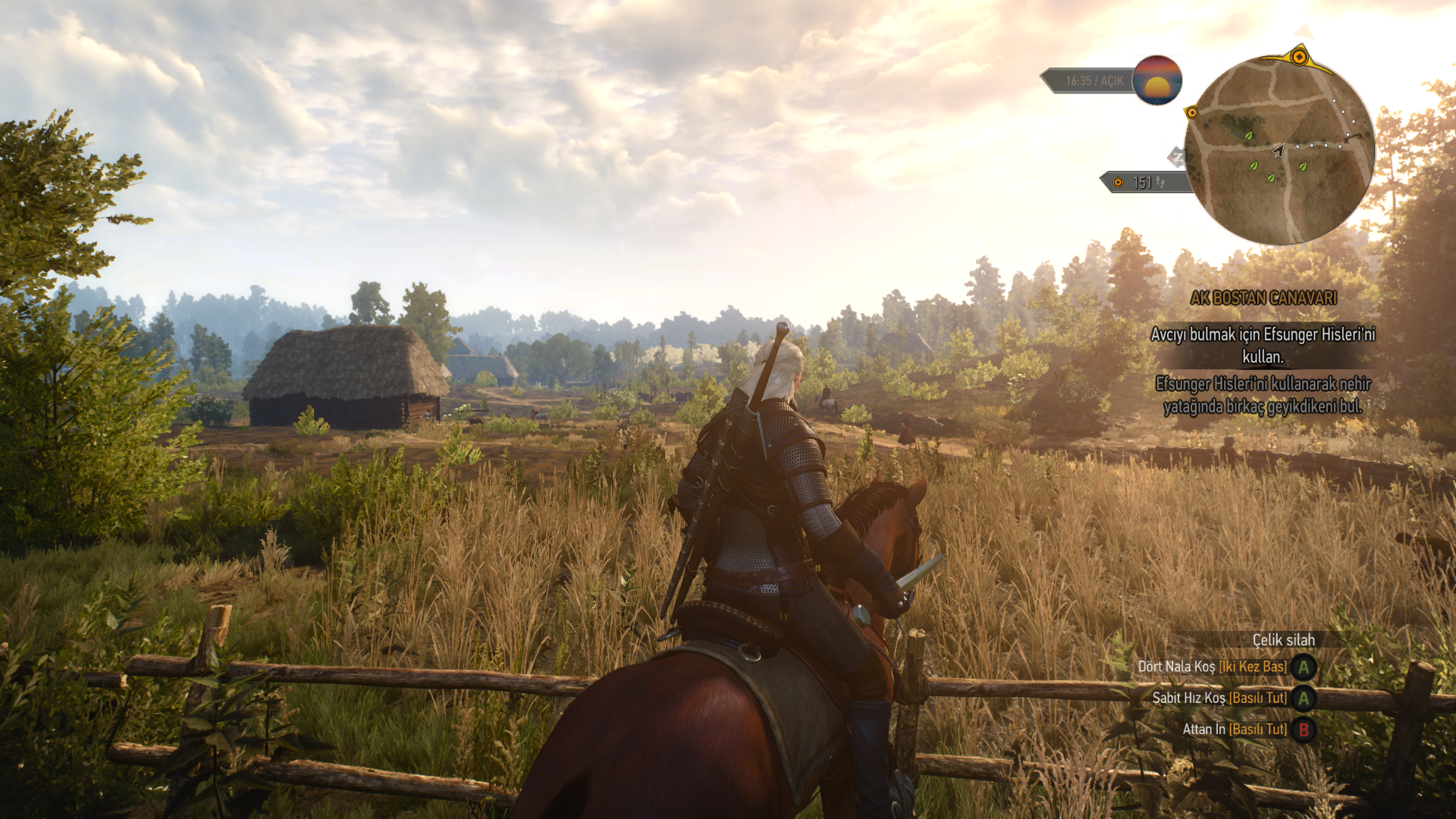Screen dimensions: 1456x819
Task: Select the objective about finding the hunter
Action: [x=1263, y=345]
